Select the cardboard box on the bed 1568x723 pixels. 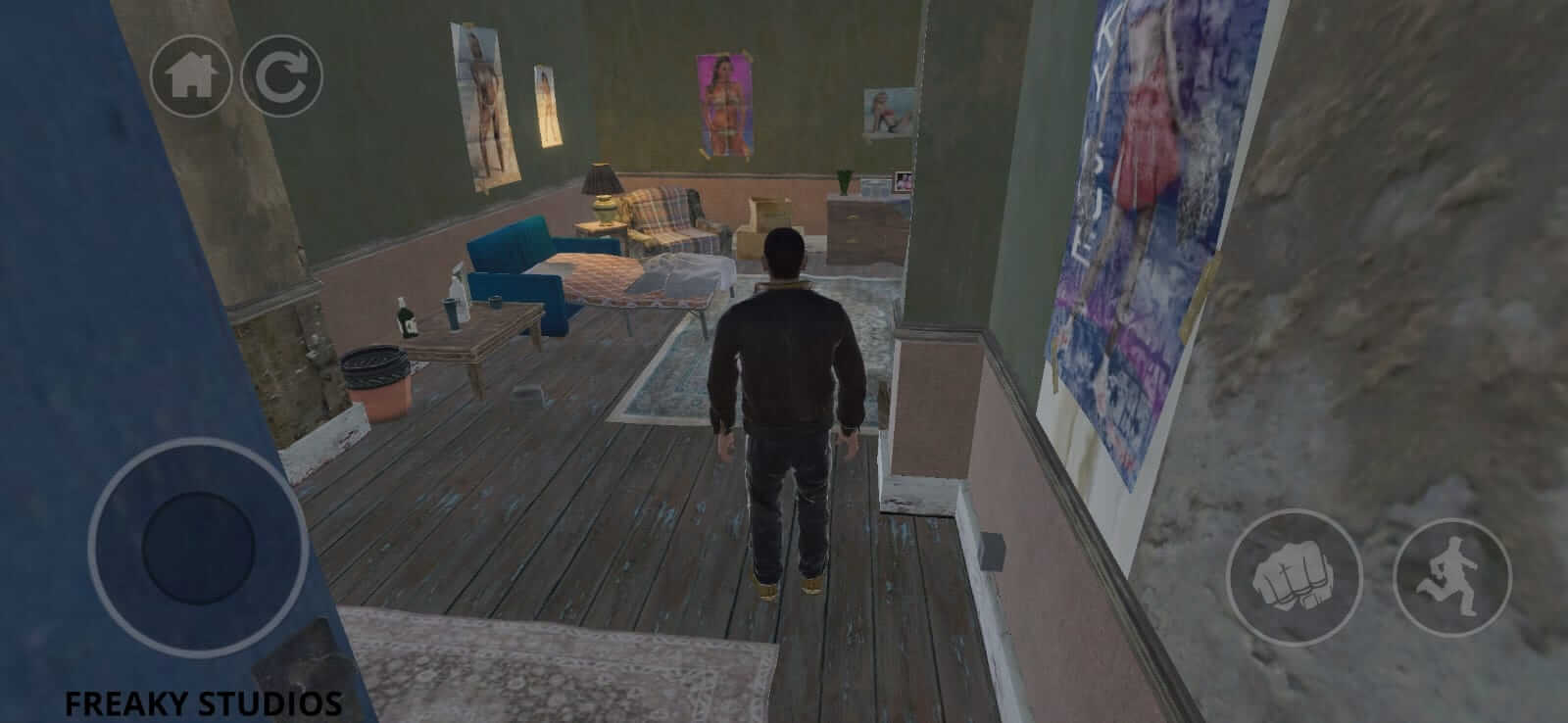point(769,211)
